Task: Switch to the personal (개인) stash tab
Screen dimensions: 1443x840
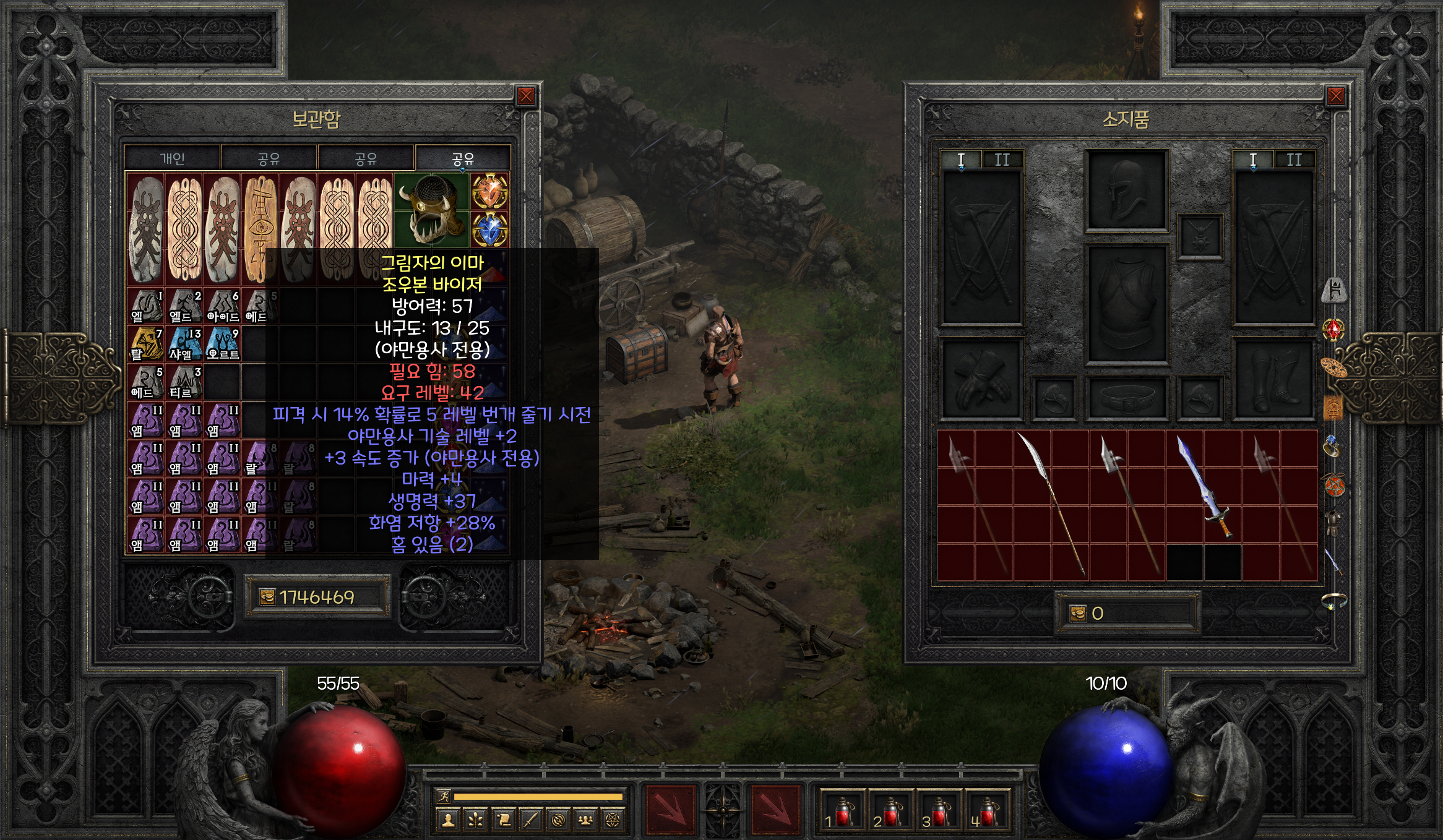Action: 173,158
